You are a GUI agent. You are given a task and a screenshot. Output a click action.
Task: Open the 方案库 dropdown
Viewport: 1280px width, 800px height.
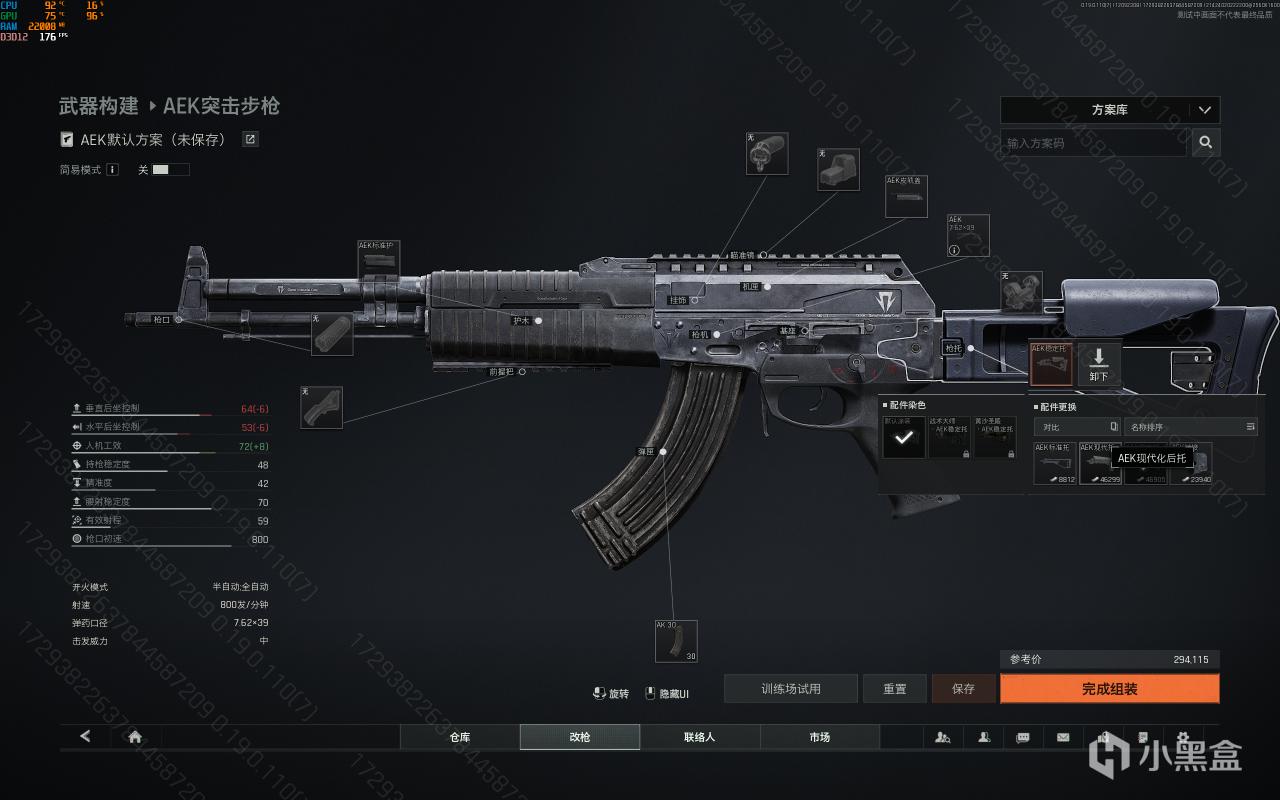coord(1110,110)
